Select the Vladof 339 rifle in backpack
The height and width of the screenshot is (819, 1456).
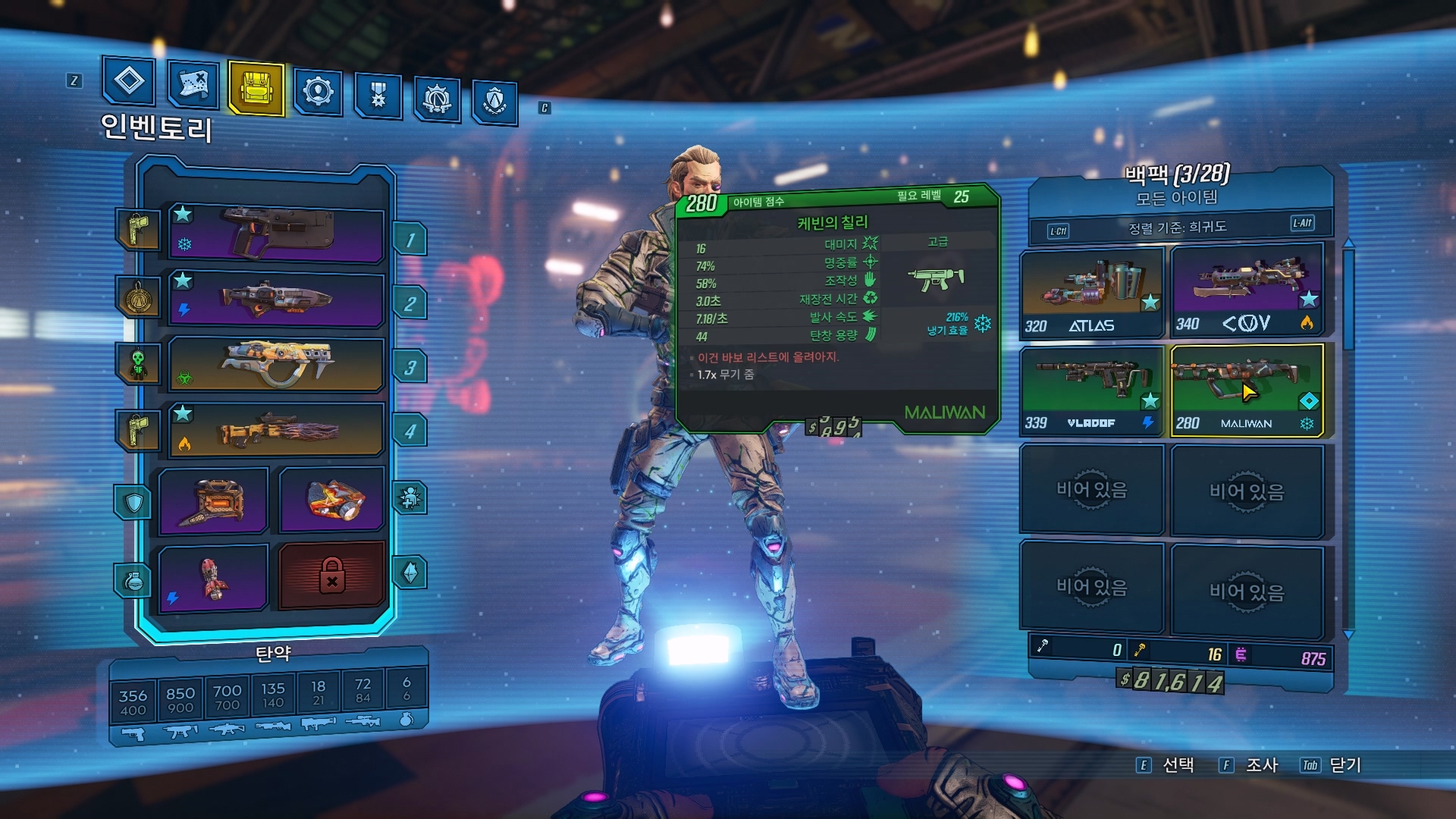click(1091, 390)
